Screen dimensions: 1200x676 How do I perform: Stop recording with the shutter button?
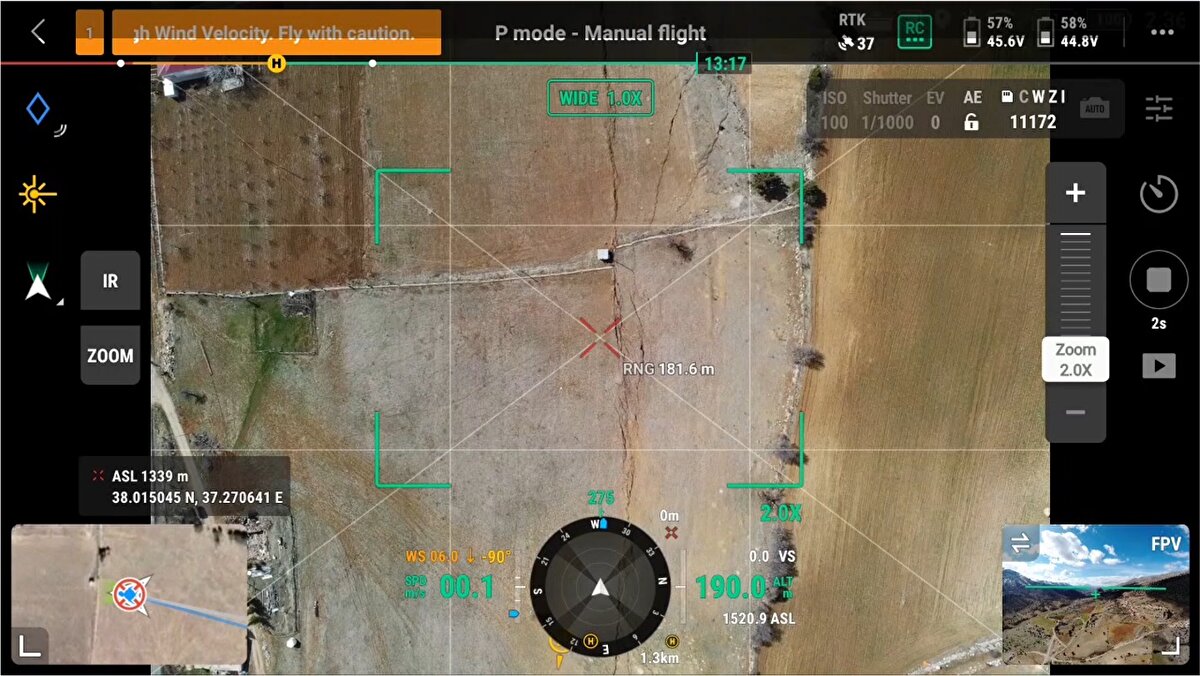click(1158, 281)
